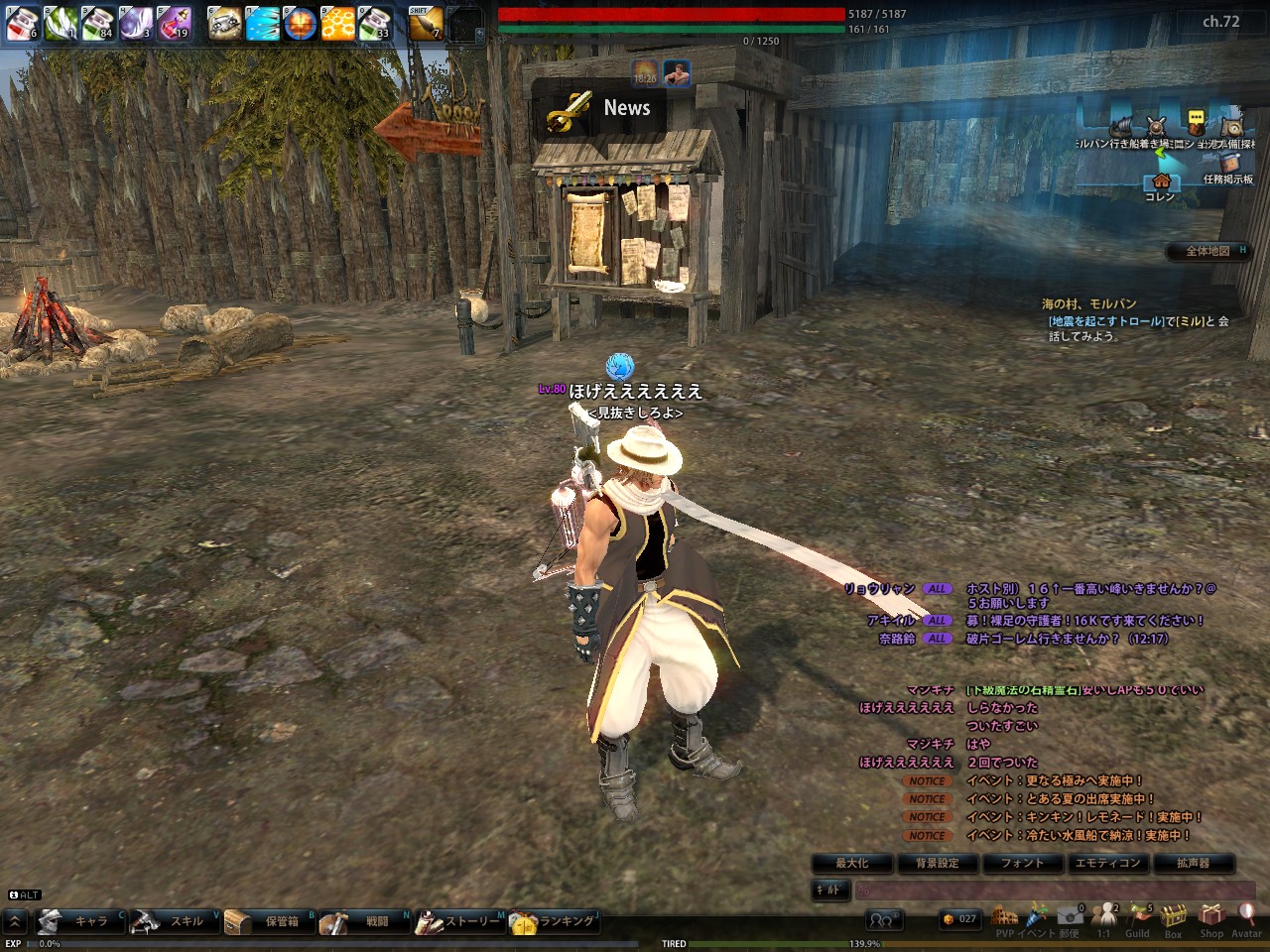The image size is (1270, 952).
Task: Use the red potion in hotbar slot 1
Action: [22, 22]
